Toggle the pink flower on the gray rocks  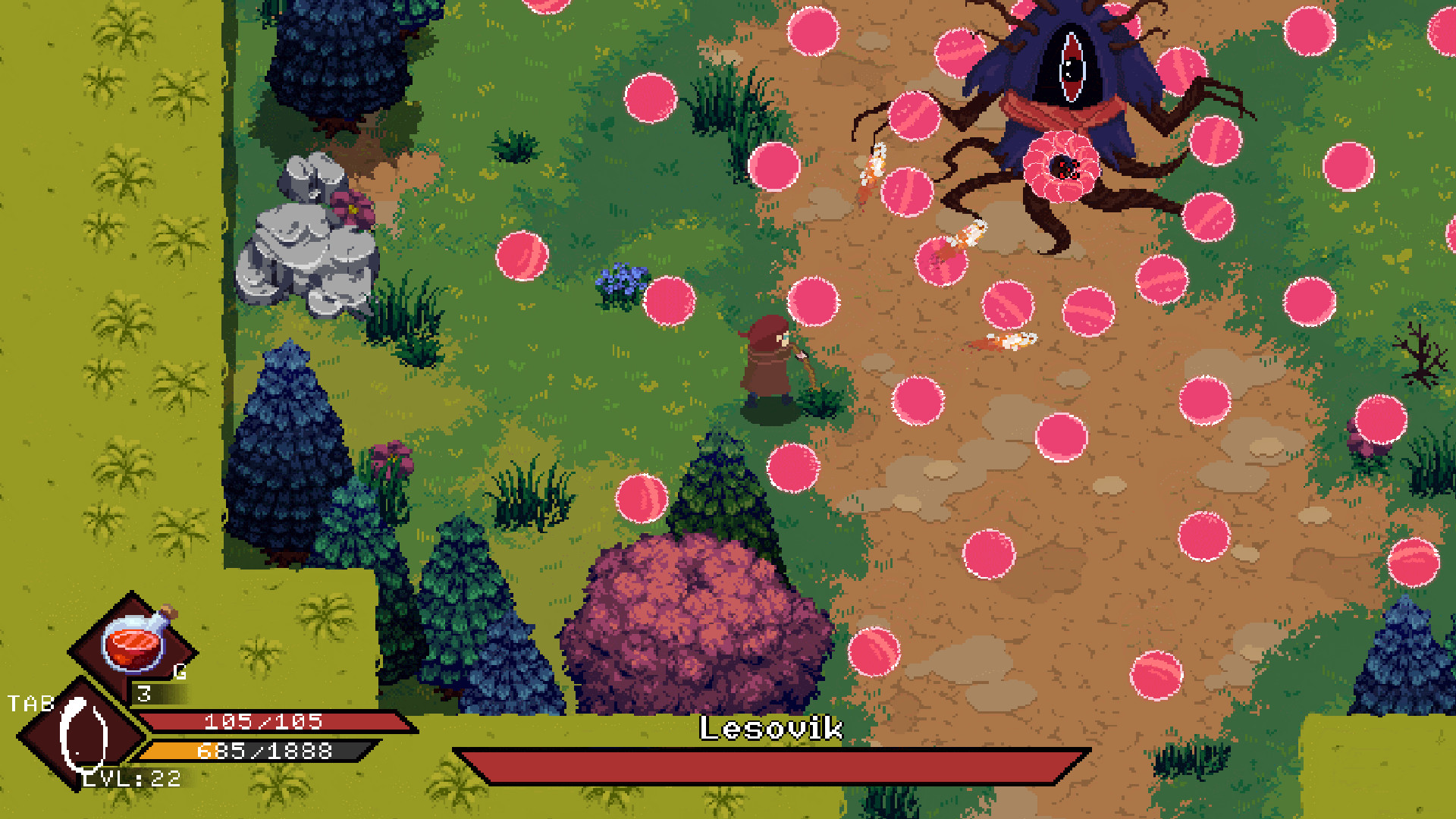351,207
